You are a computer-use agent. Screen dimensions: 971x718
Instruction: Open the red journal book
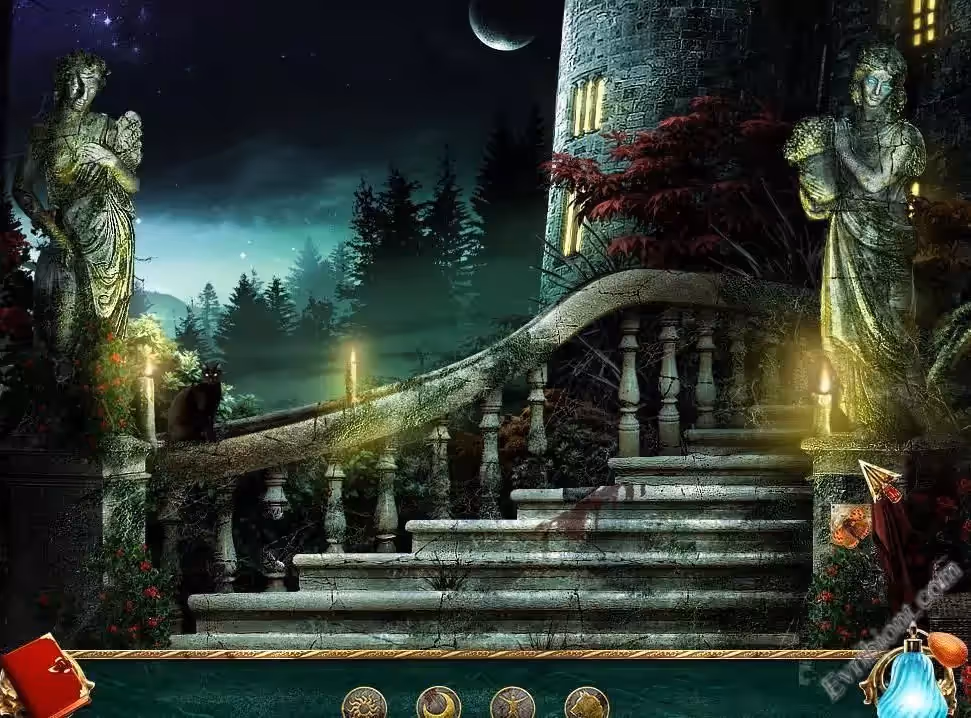tap(42, 678)
